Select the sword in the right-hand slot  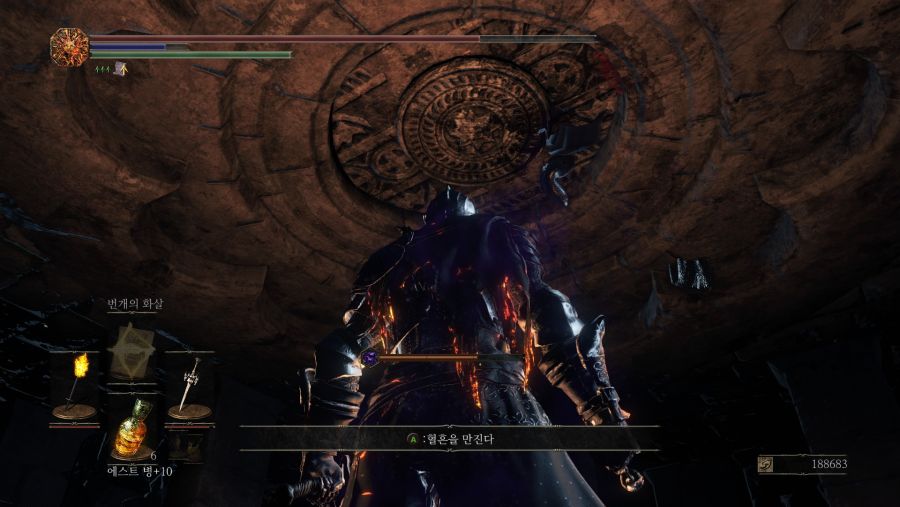pos(188,385)
